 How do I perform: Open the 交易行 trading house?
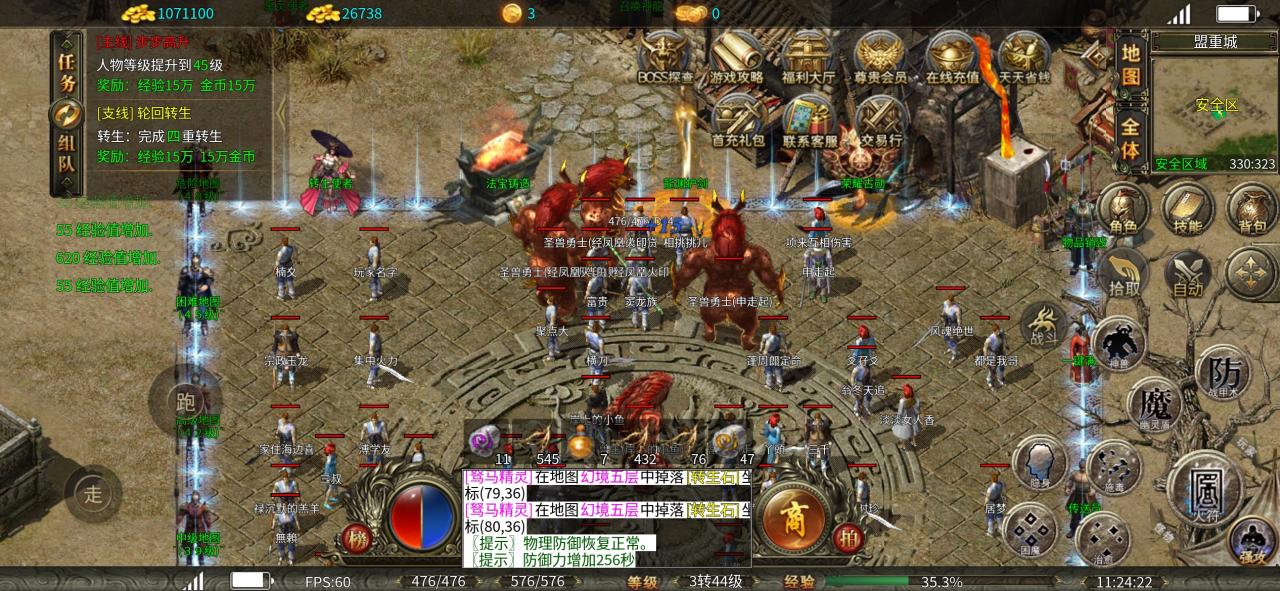[x=881, y=120]
